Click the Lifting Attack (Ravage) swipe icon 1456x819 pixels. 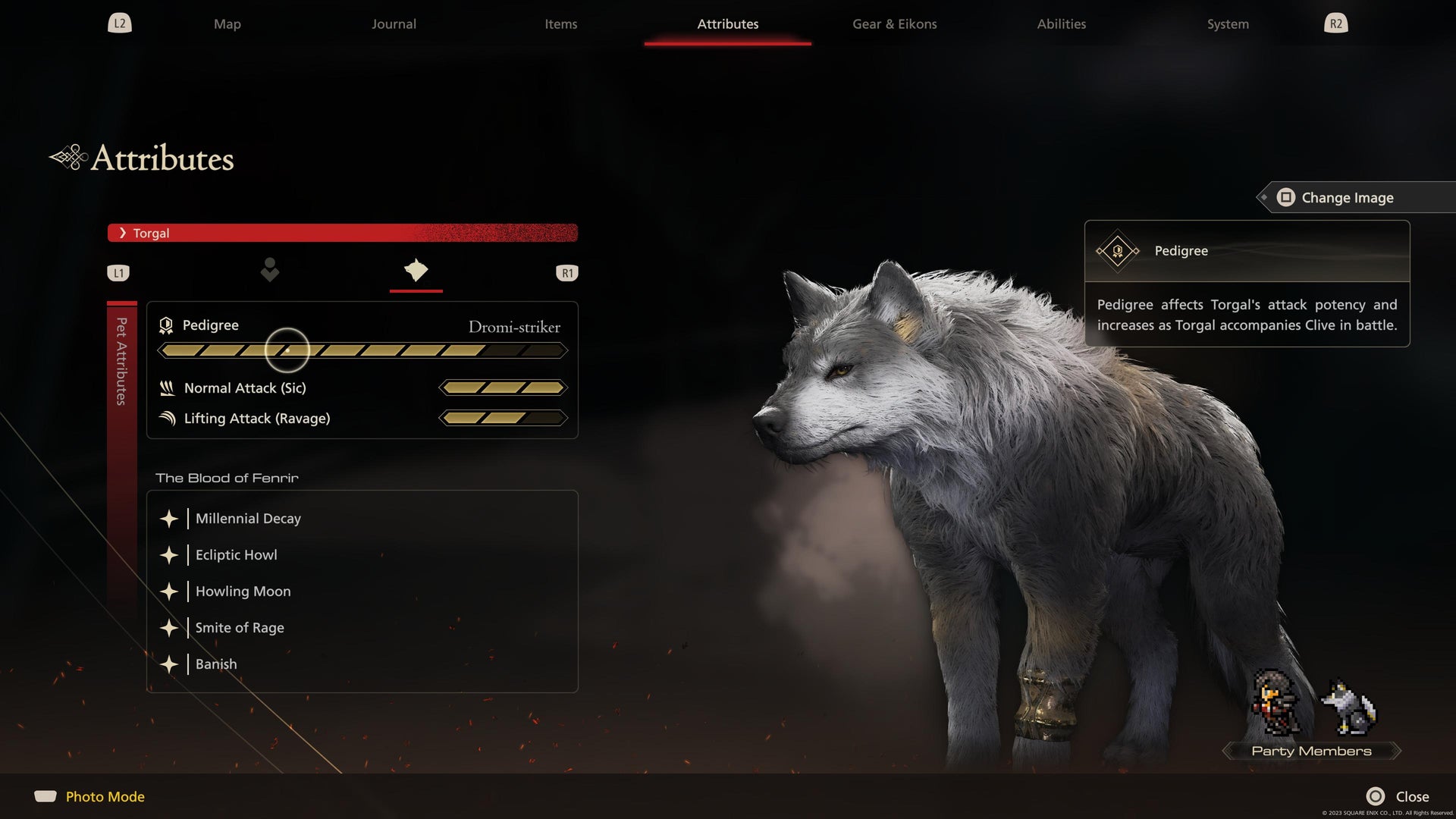coord(167,418)
